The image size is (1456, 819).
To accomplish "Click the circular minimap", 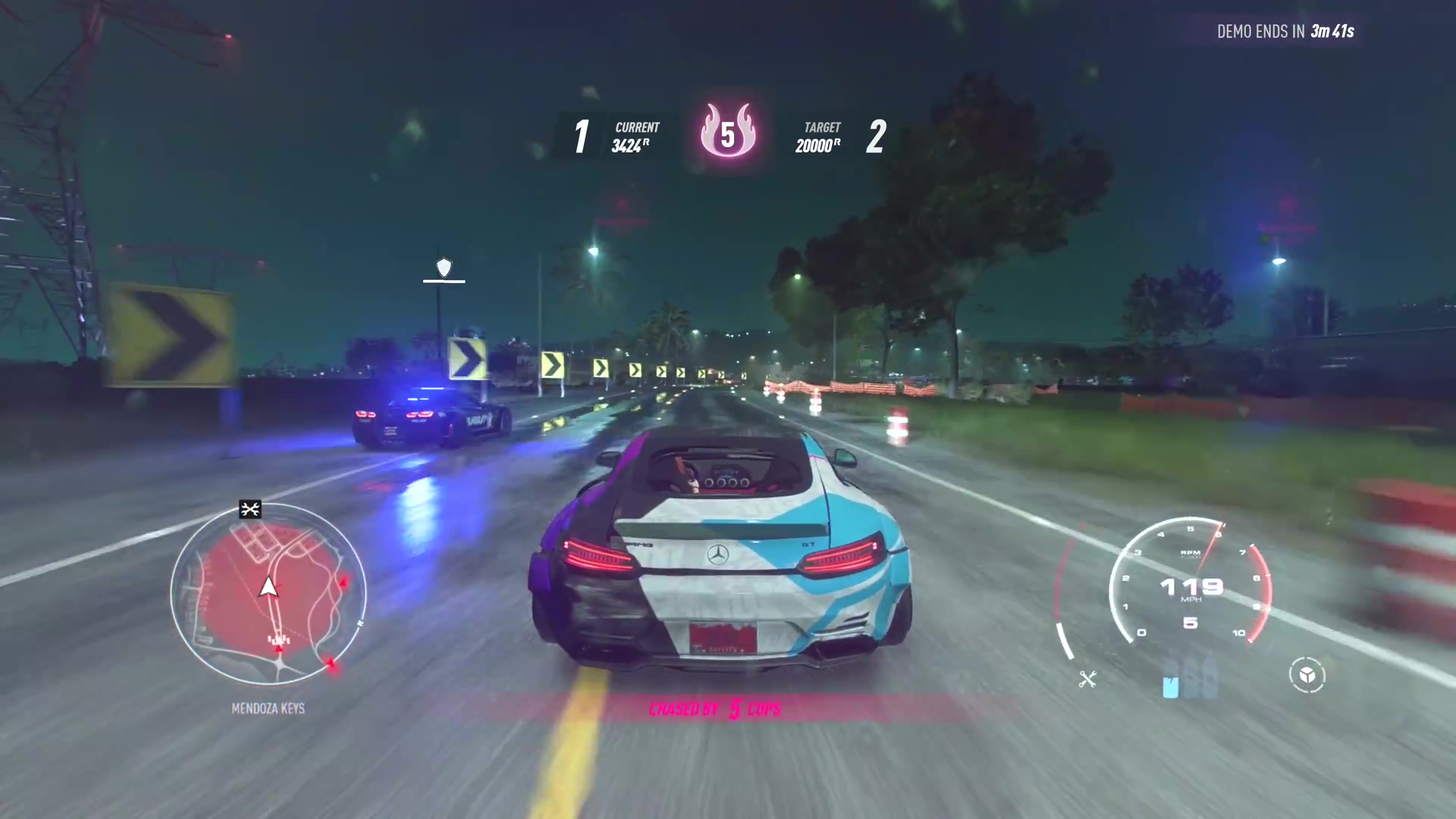I will 268,593.
